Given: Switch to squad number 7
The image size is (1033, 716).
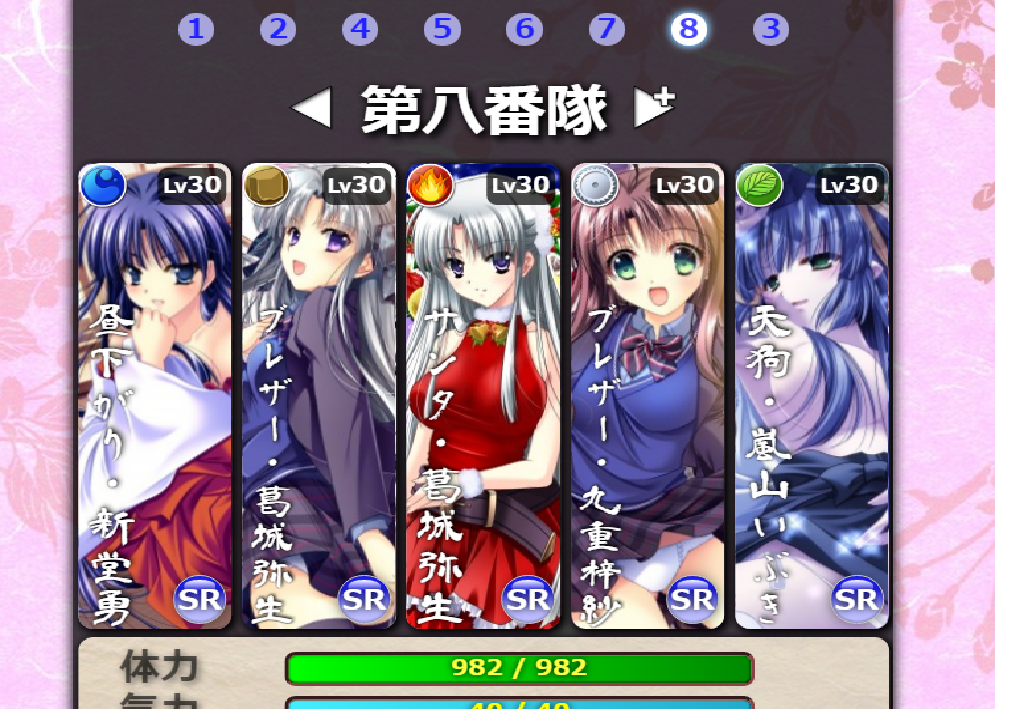Looking at the screenshot, I should coord(606,29).
